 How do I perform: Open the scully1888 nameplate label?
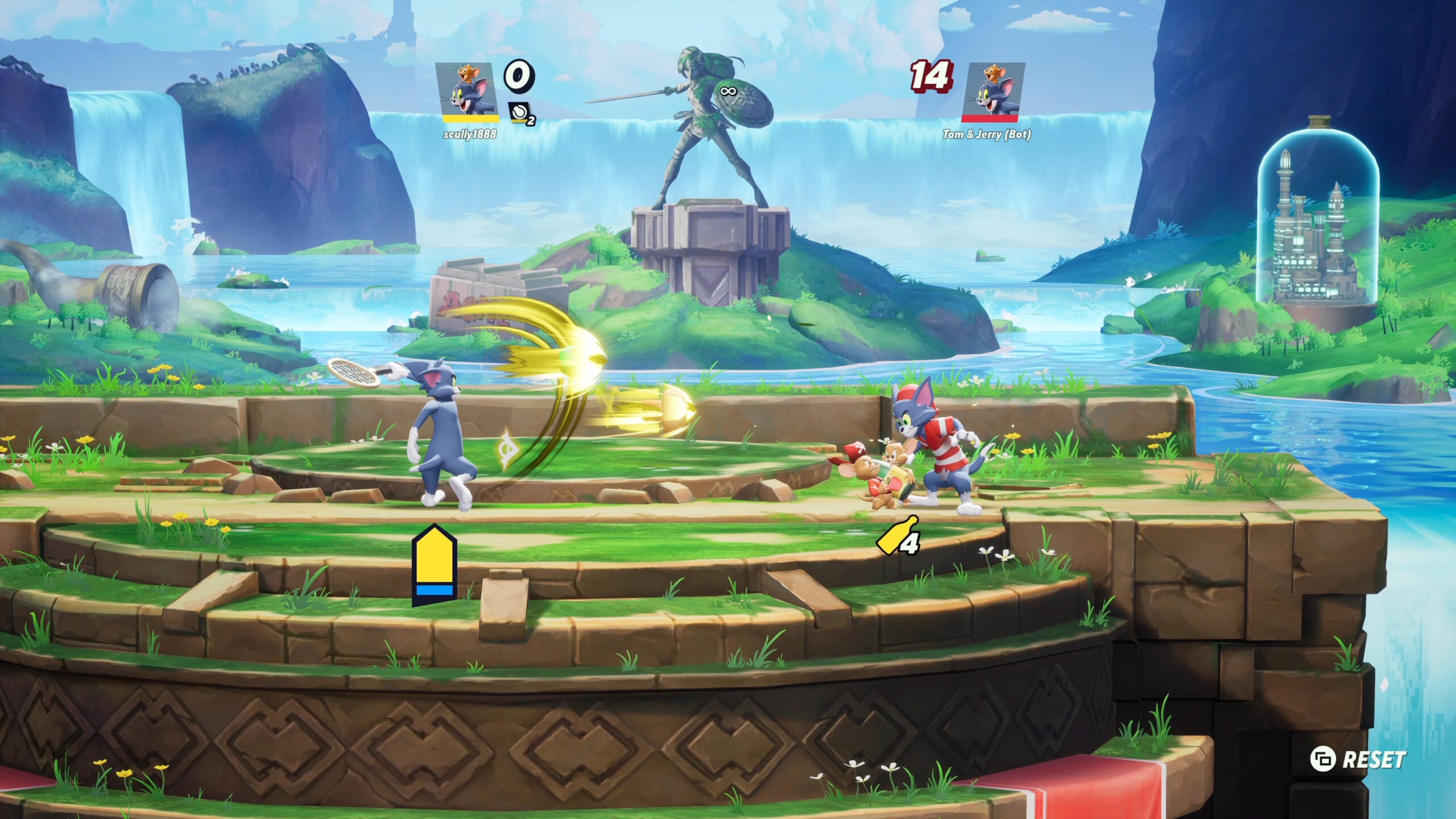[471, 134]
